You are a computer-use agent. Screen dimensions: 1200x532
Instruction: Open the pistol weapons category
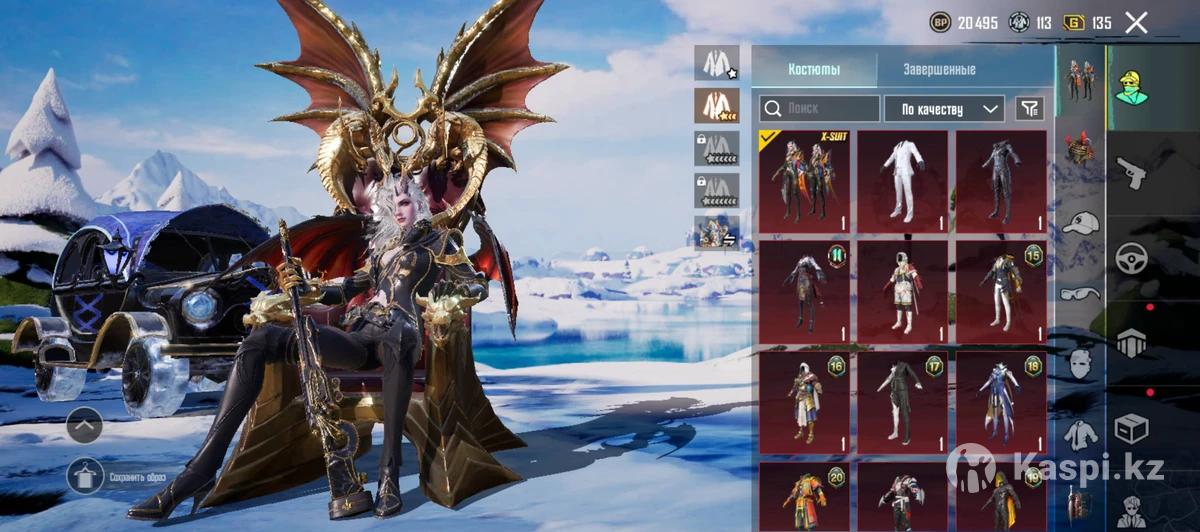pos(1131,170)
